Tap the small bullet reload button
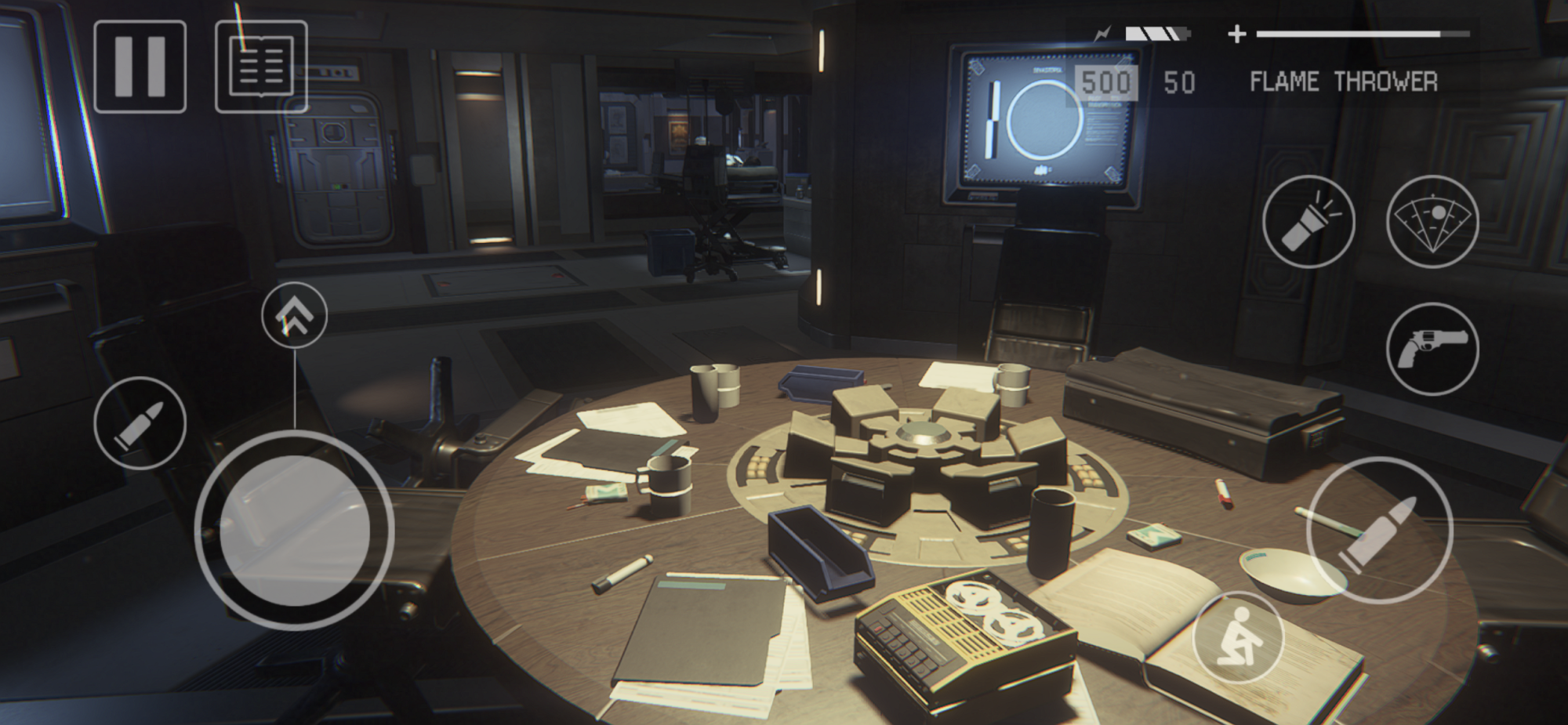 tap(140, 423)
